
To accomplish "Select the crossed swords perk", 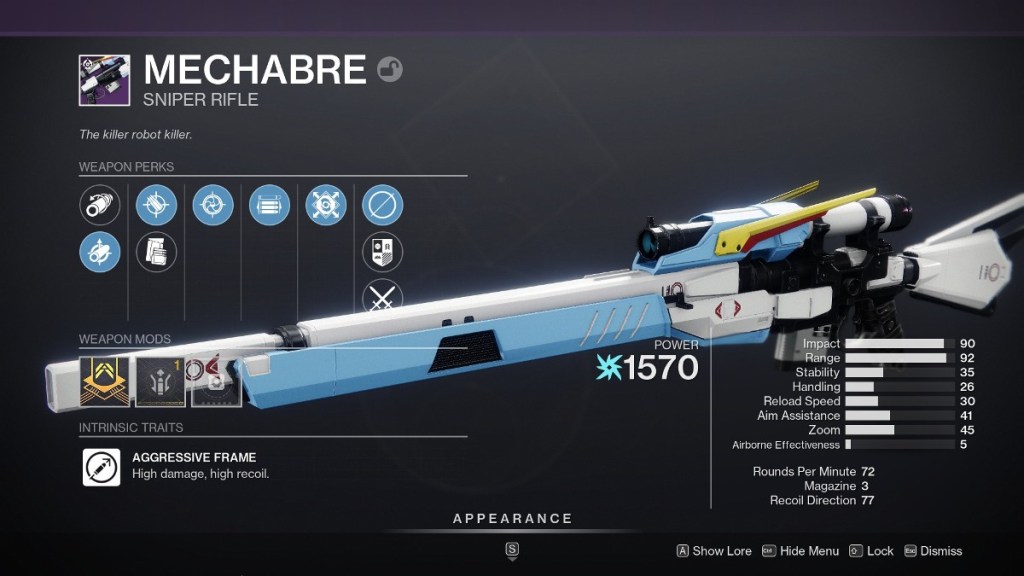I will pyautogui.click(x=382, y=297).
